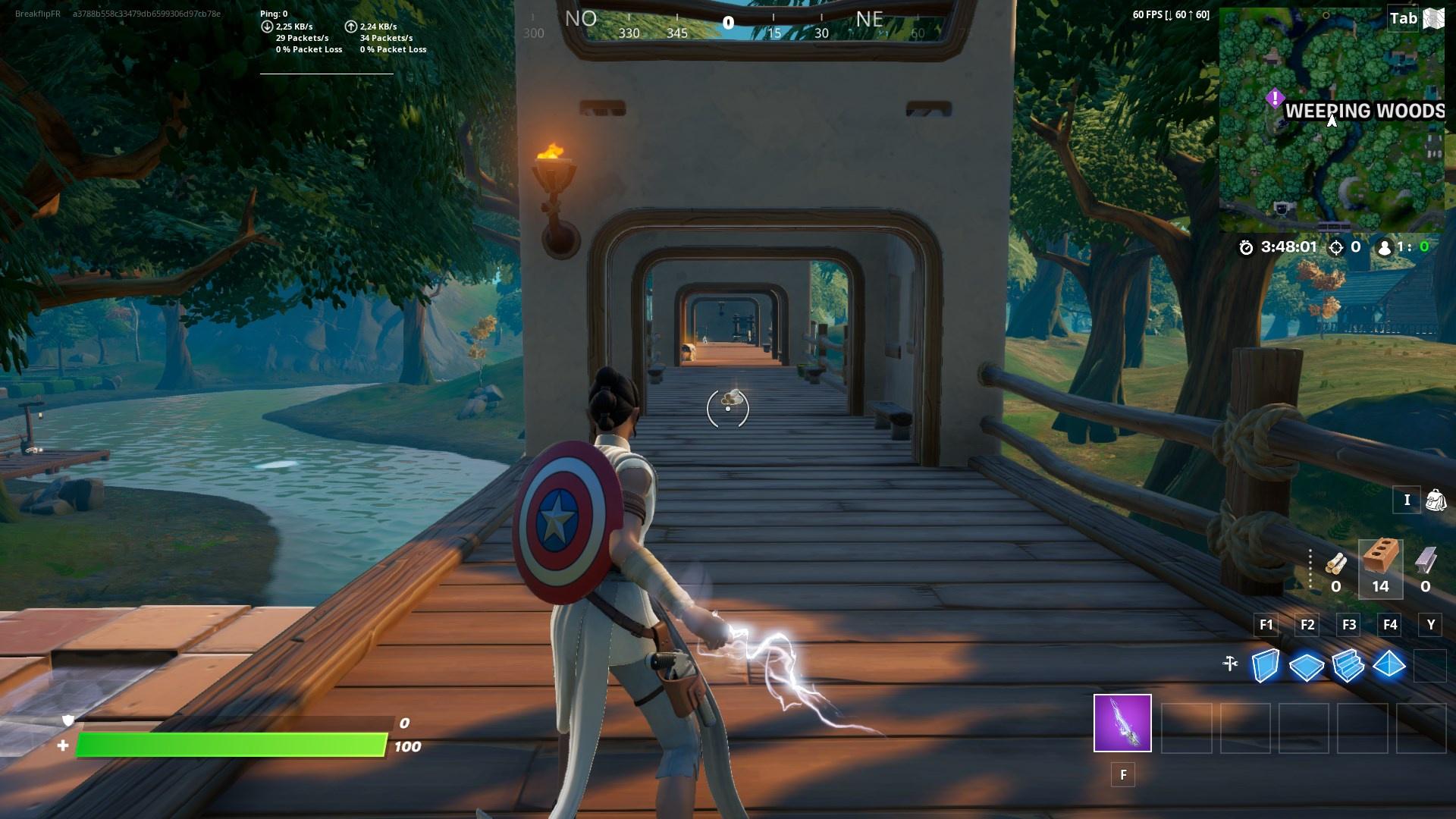Choose the floor building piece

[x=1306, y=667]
